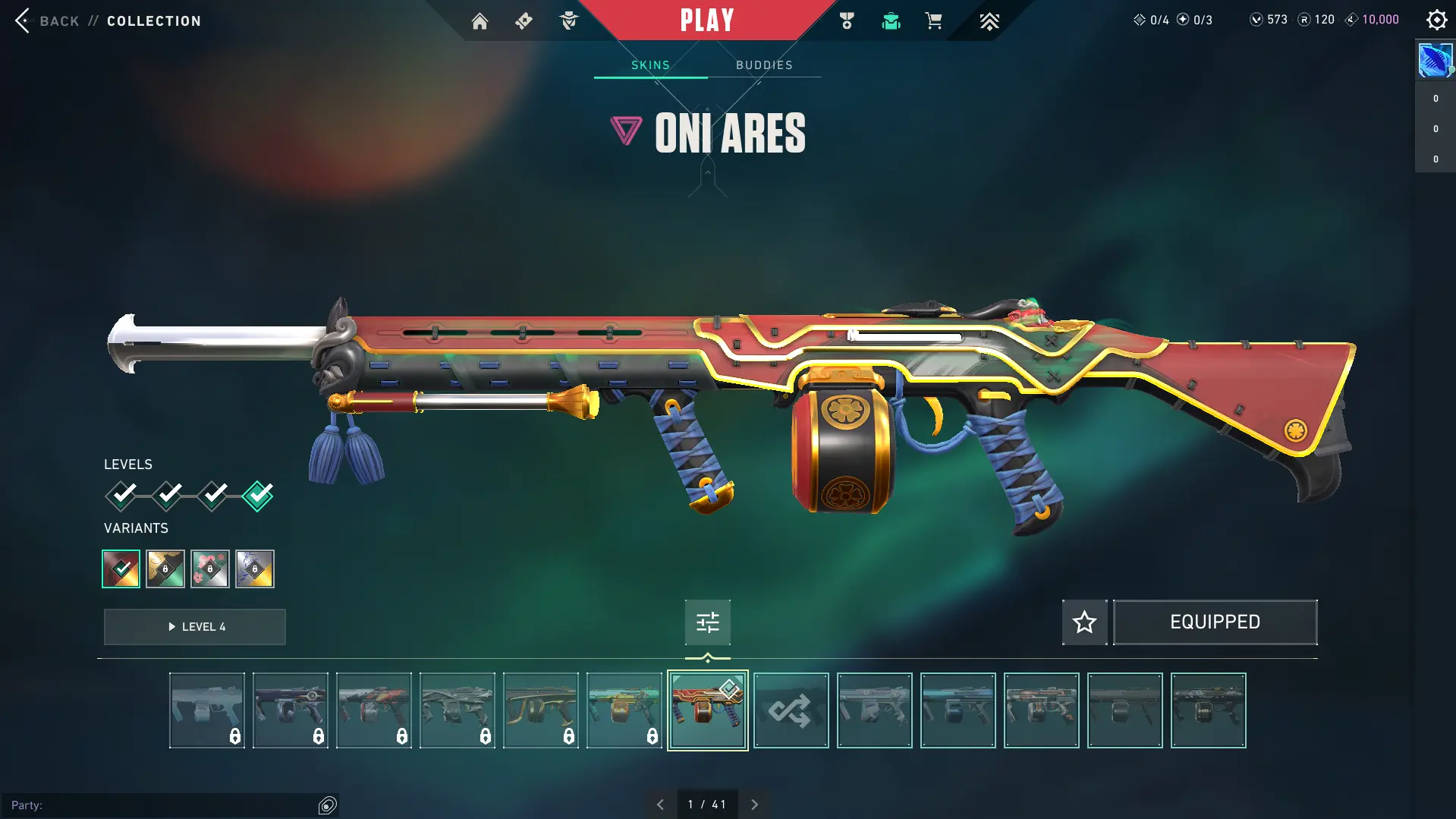
Task: Open the skin filter sliders button
Action: [707, 622]
